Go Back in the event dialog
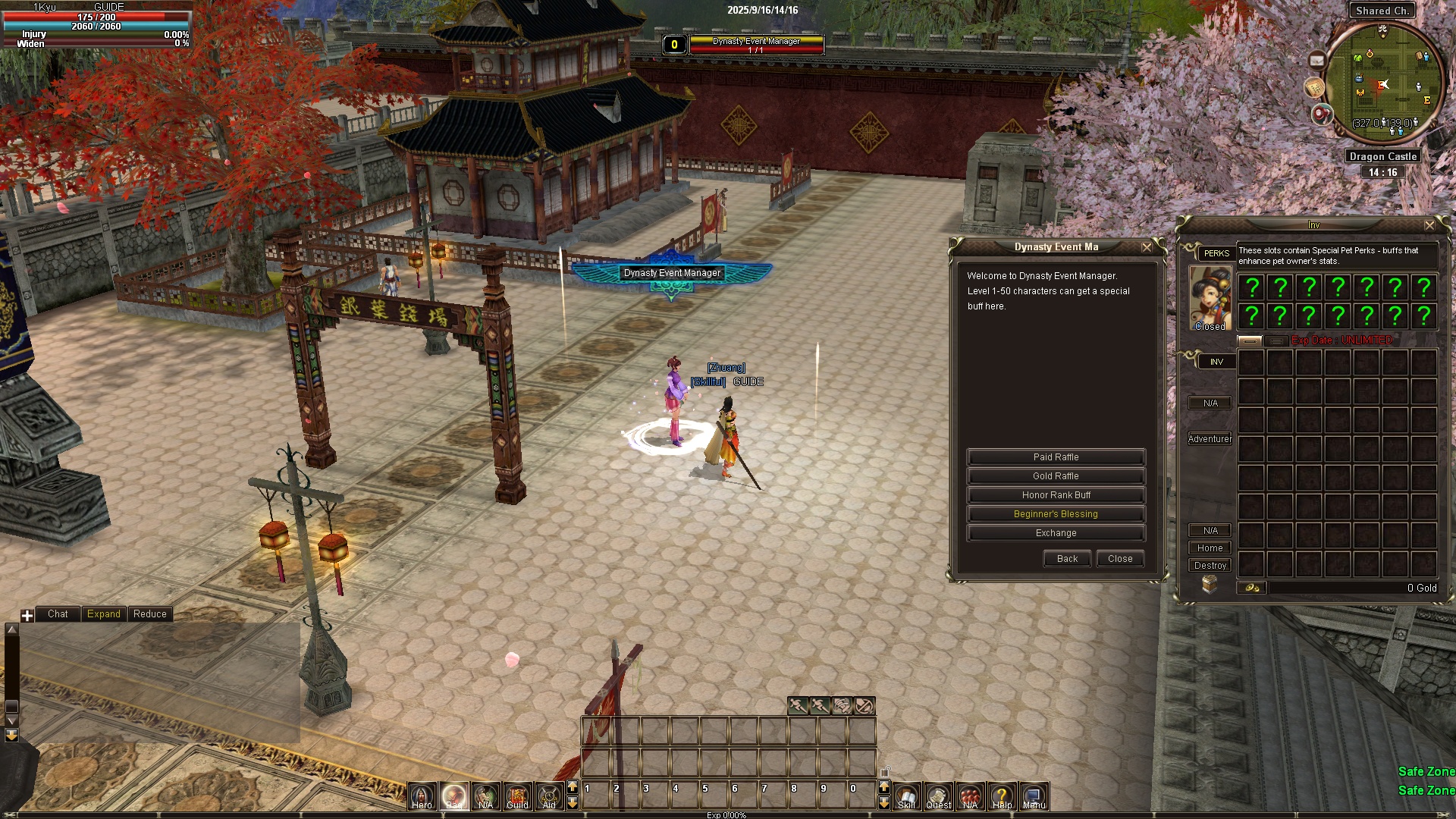Screen dimensions: 1456x819 [1067, 559]
